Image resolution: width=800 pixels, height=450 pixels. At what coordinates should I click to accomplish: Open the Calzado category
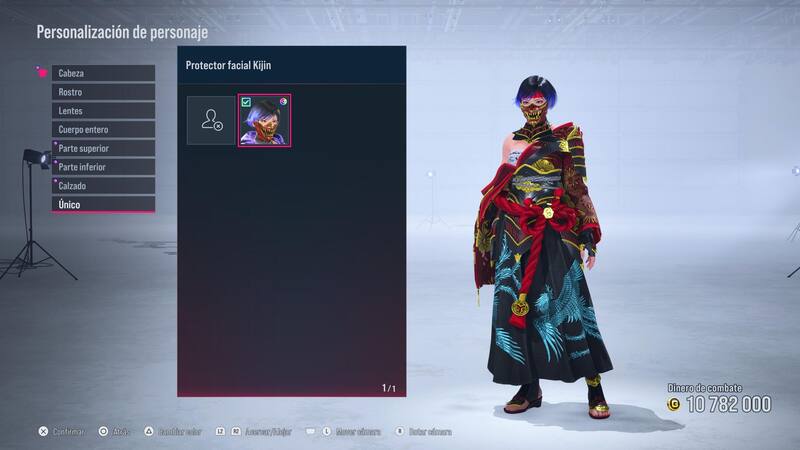[x=104, y=186]
